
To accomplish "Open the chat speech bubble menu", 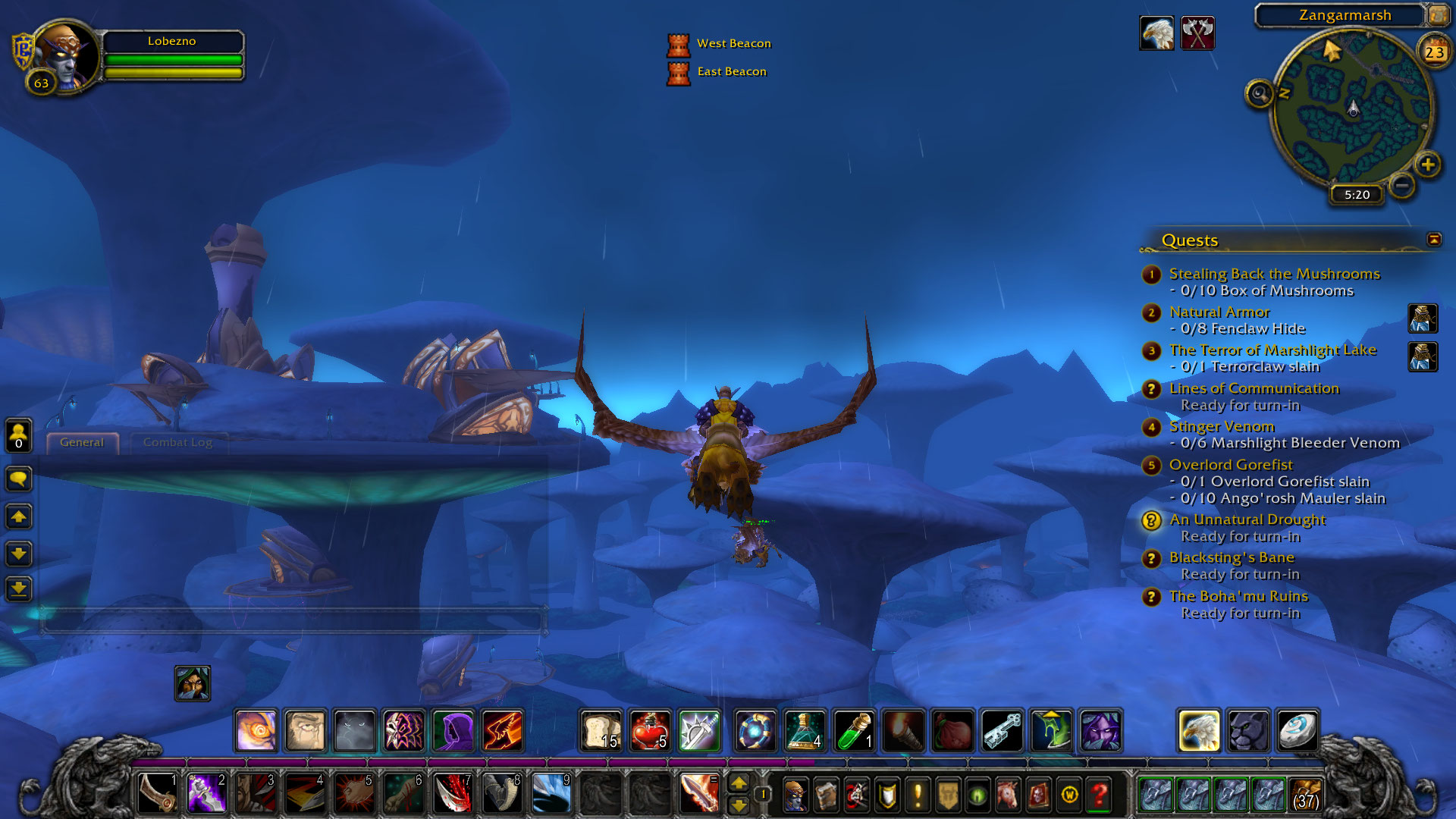I will point(18,479).
